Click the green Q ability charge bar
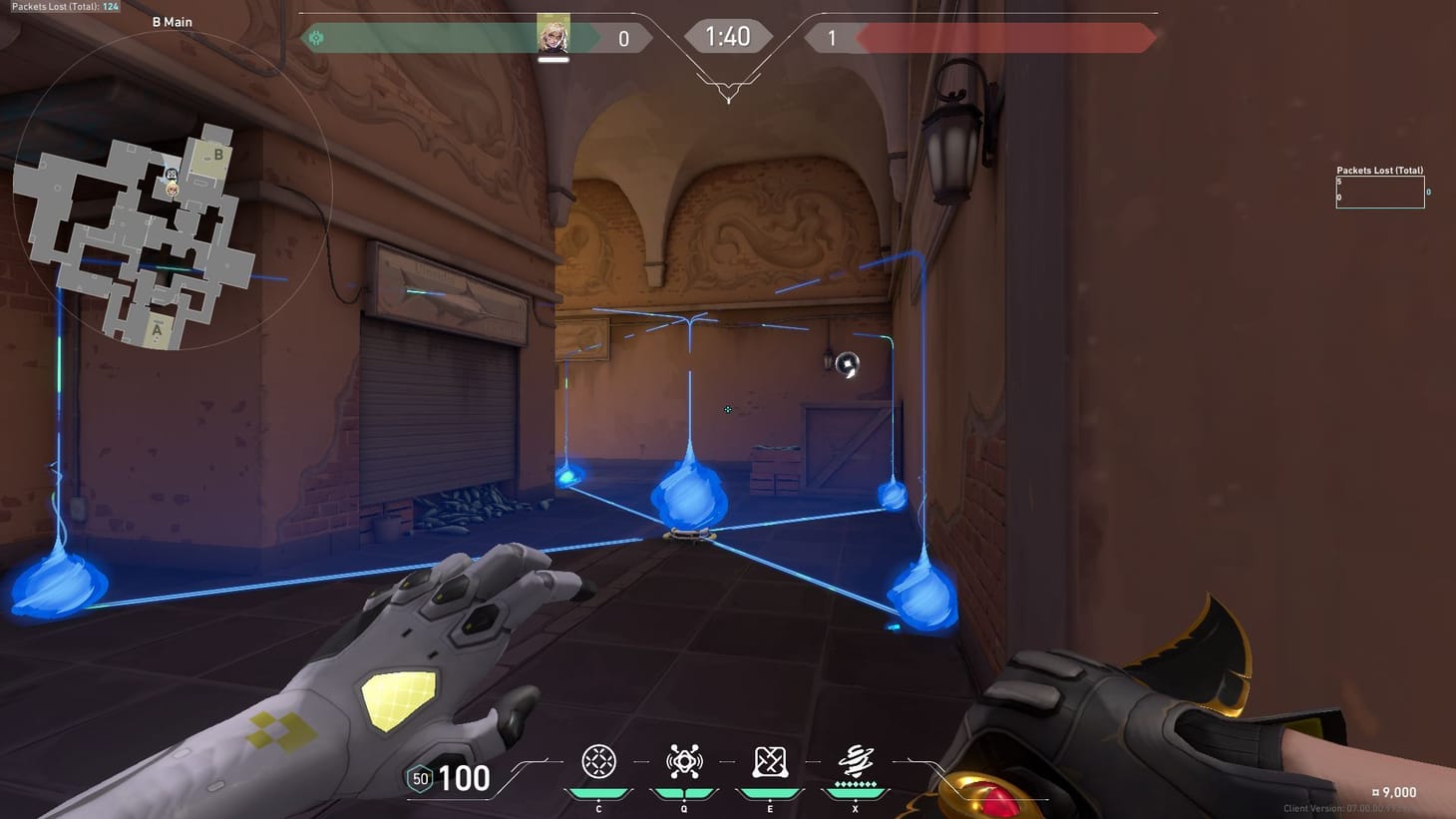Screen dimensions: 1456x819 (683, 791)
